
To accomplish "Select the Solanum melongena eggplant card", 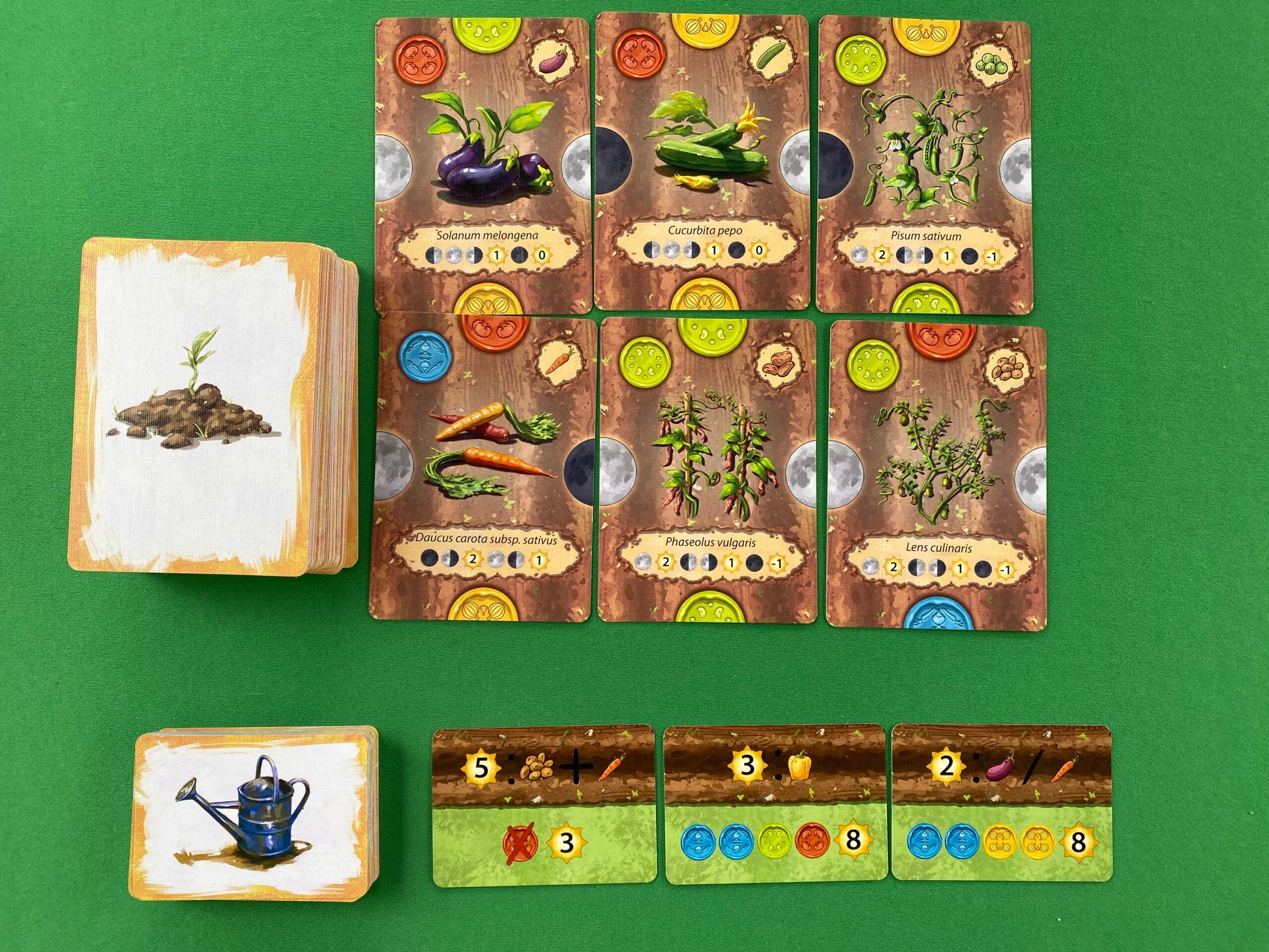I will click(x=483, y=163).
